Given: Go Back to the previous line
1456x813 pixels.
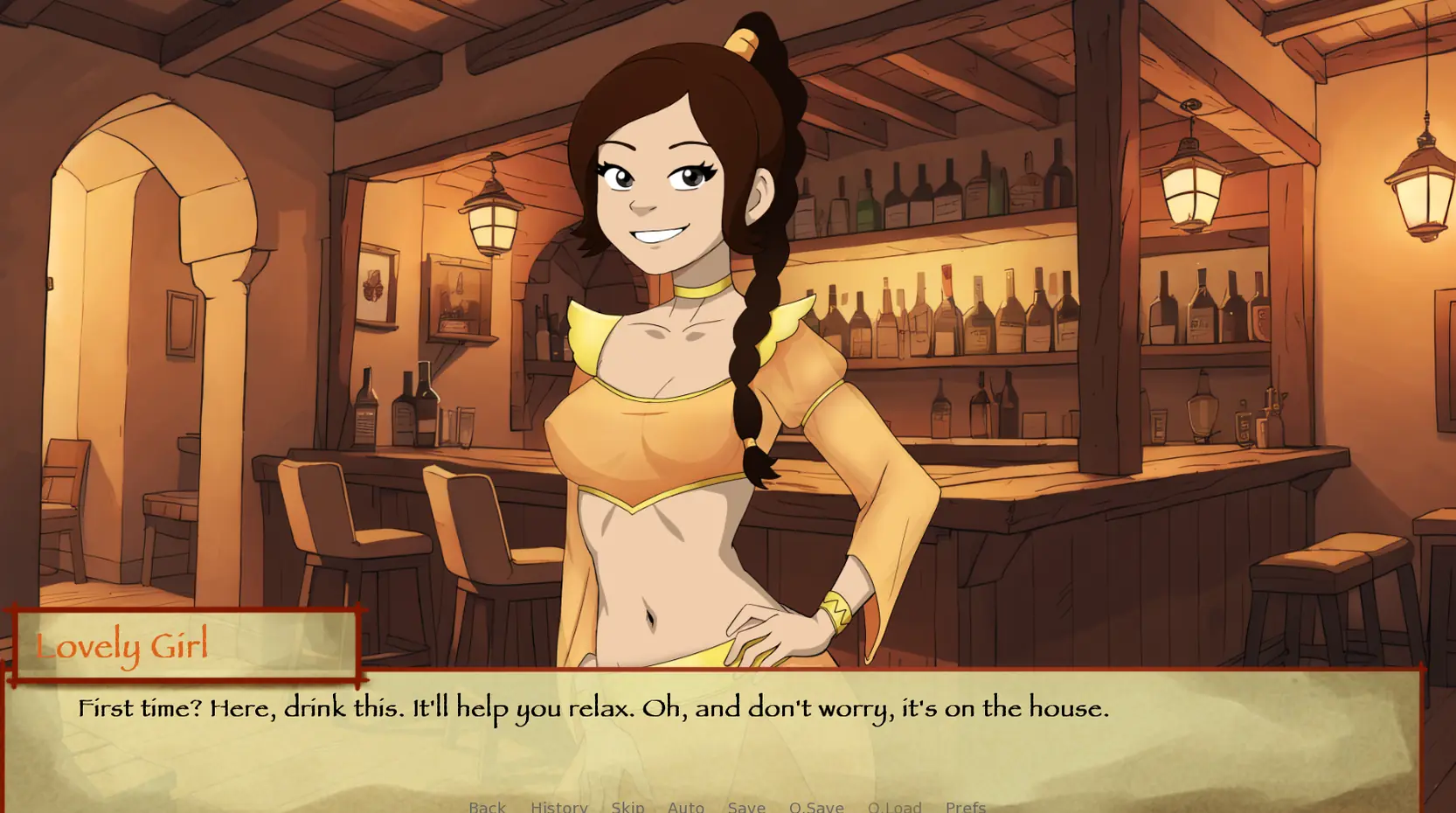Looking at the screenshot, I should pos(487,806).
